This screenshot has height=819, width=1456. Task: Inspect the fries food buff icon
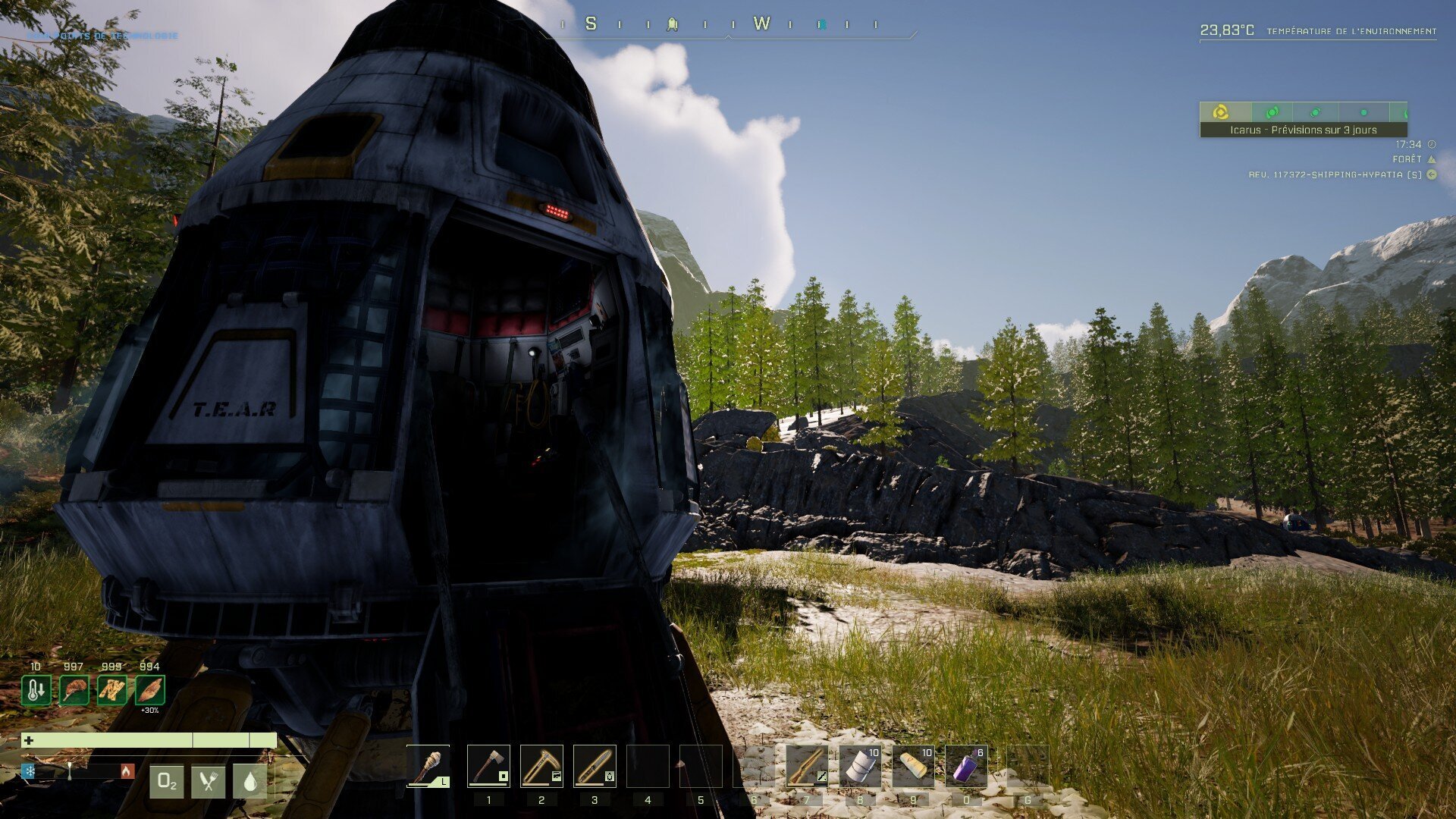click(112, 691)
